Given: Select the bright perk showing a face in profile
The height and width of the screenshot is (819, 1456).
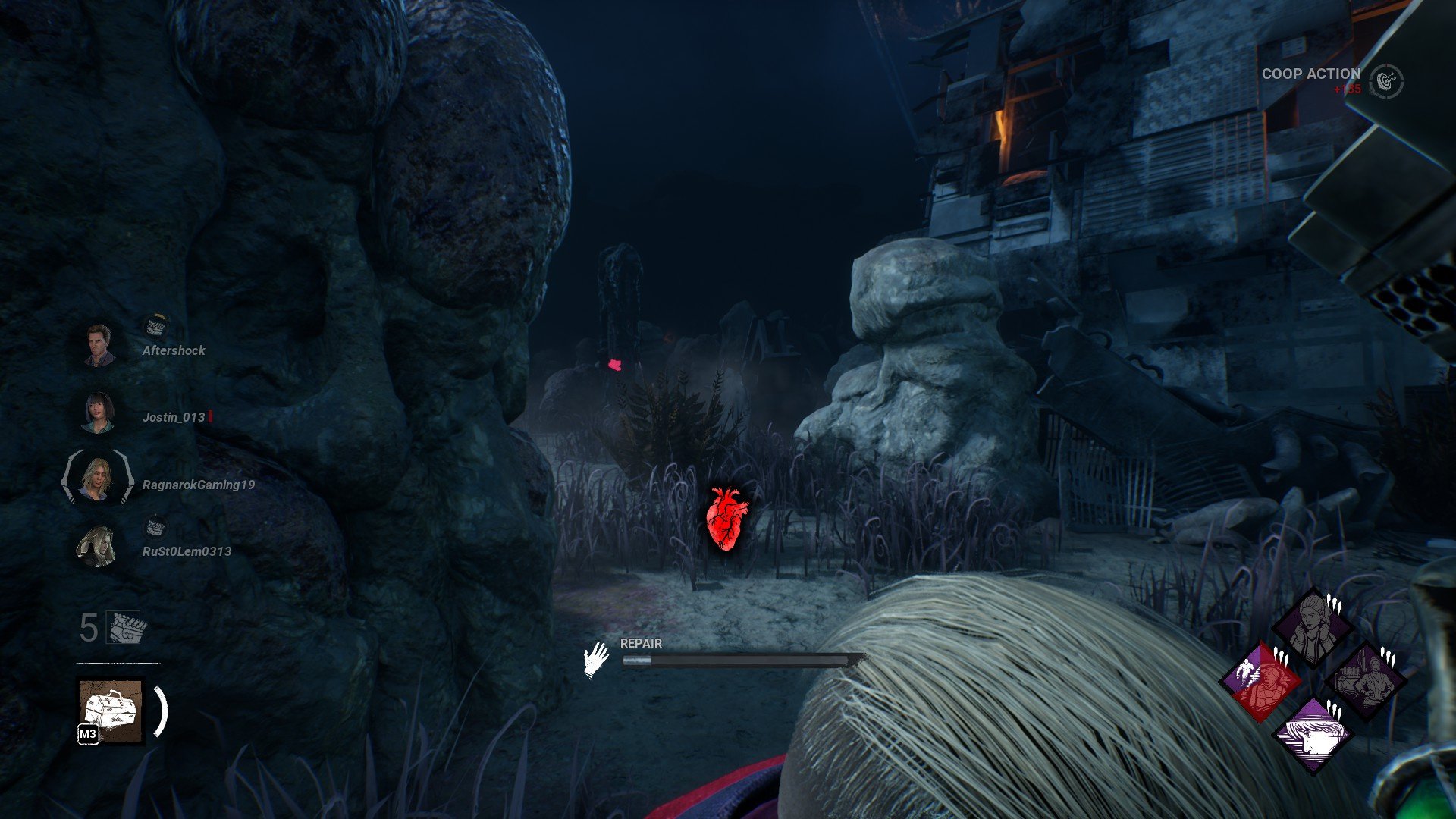Looking at the screenshot, I should 1313,733.
